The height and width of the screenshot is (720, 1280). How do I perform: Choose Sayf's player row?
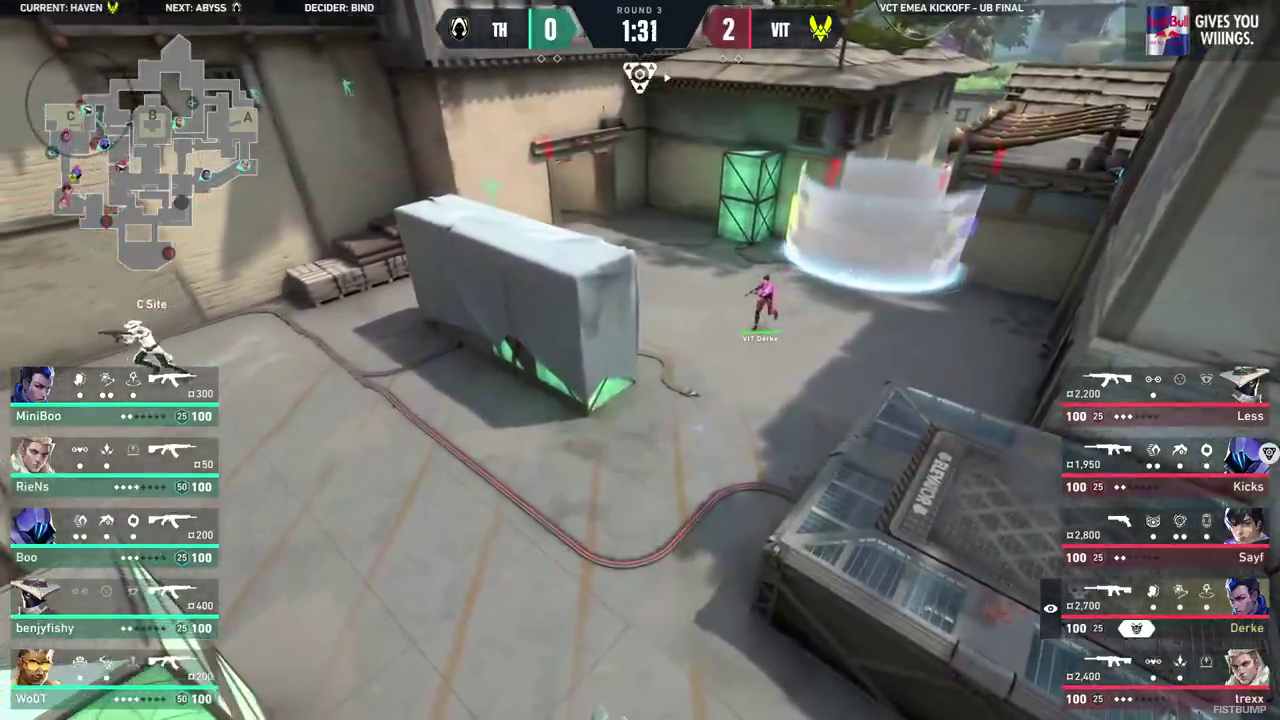point(1166,539)
